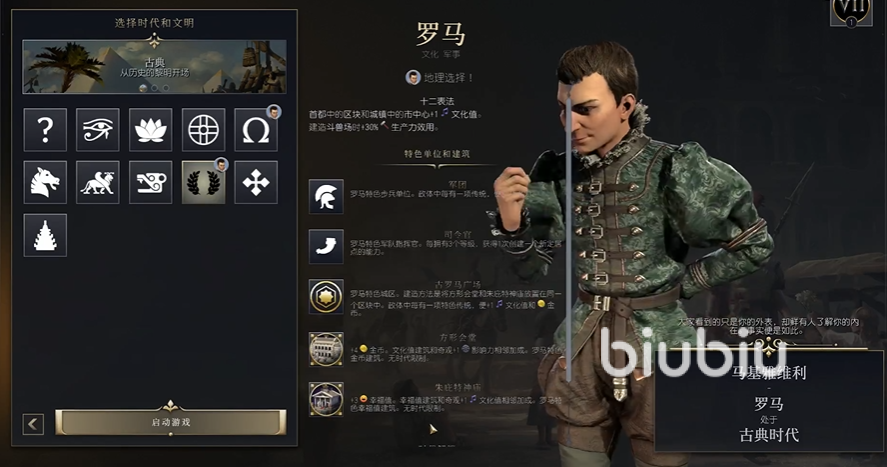887x467 pixels.
Task: Go back with the left arrow button
Action: 34,424
